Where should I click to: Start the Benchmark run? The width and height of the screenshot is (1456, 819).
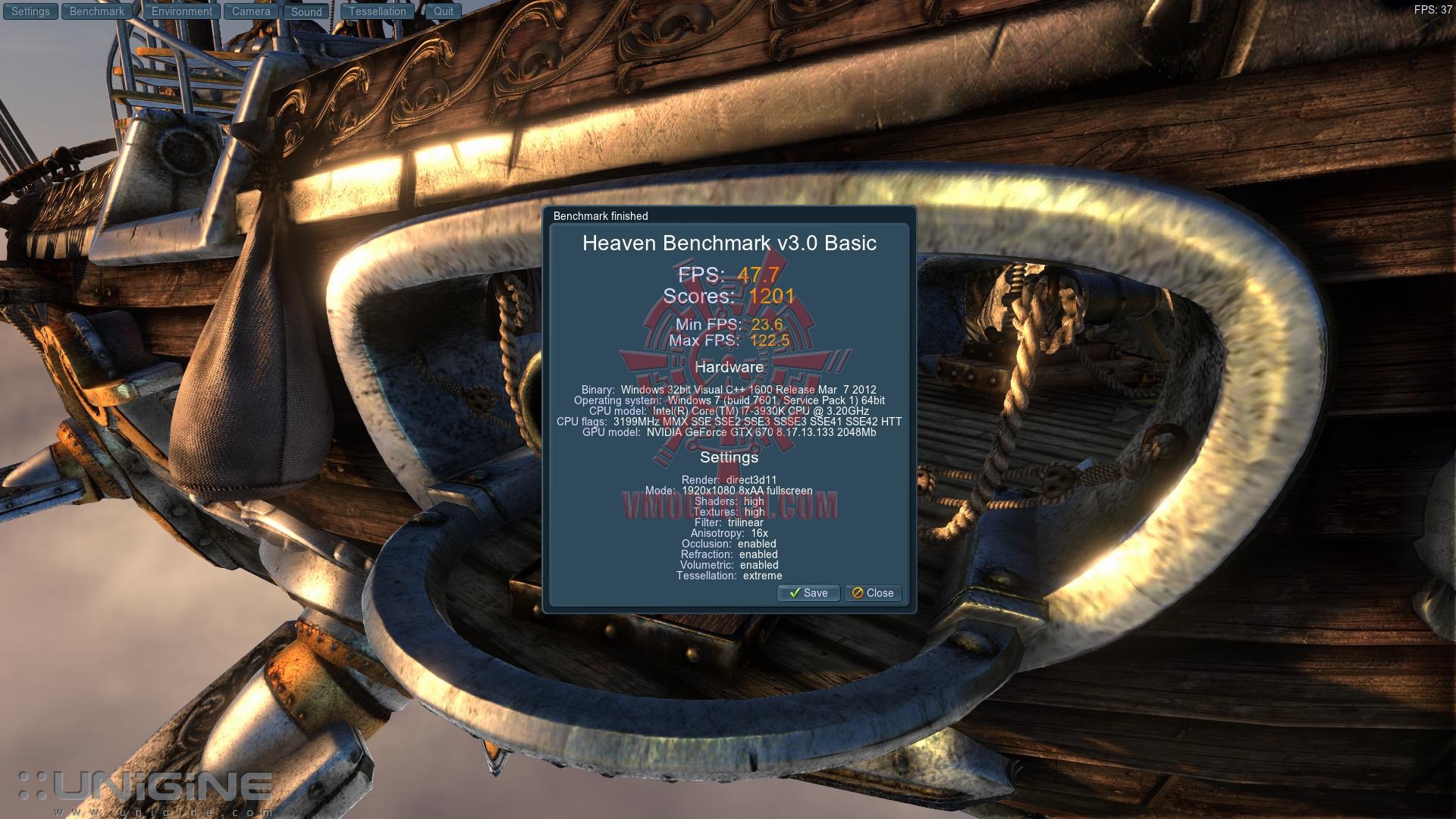pos(97,11)
